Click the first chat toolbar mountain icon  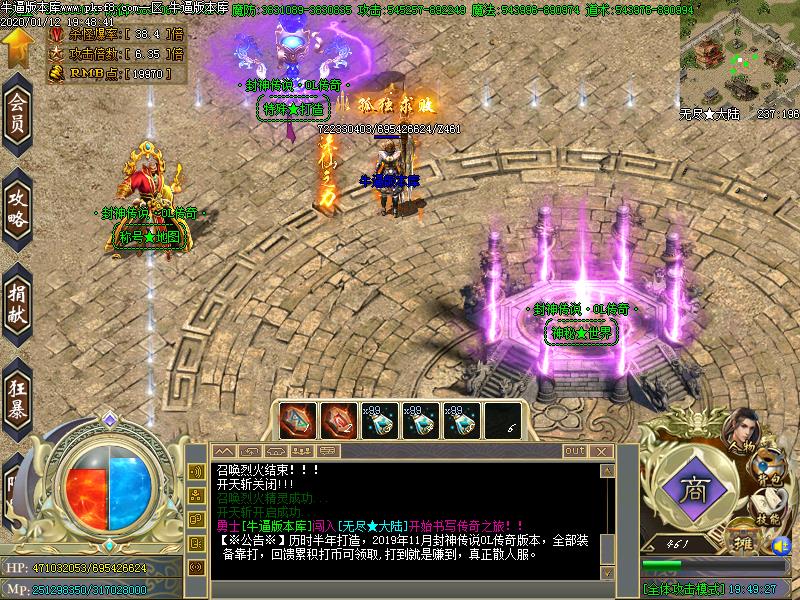(x=224, y=452)
